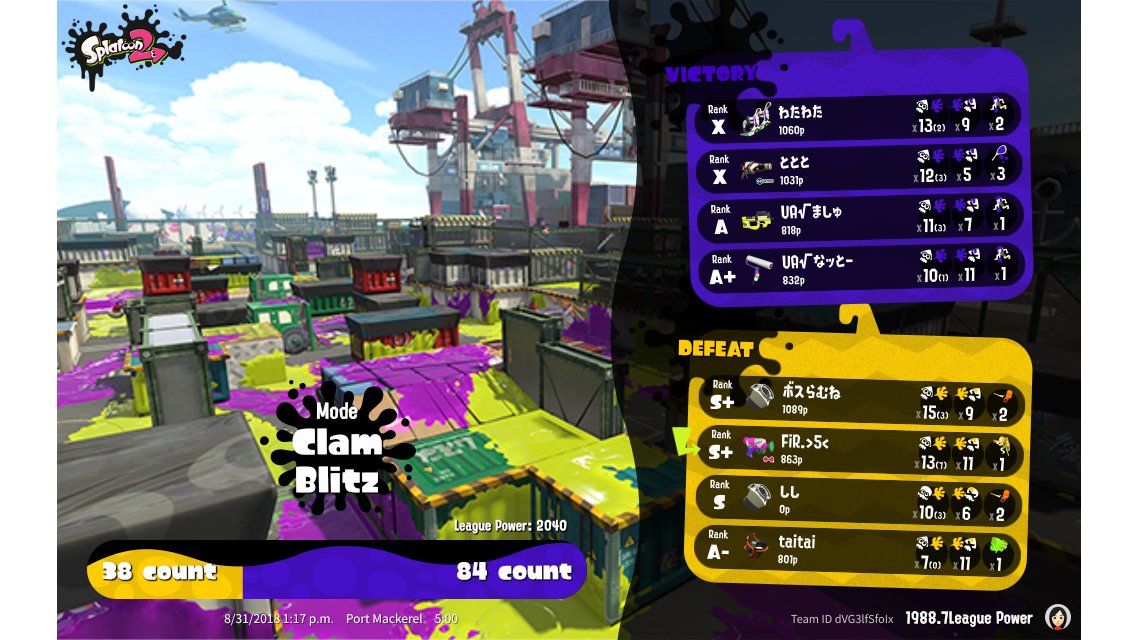View the Rank A+ player UA√なっとー
This screenshot has height=640, width=1138.
click(858, 268)
